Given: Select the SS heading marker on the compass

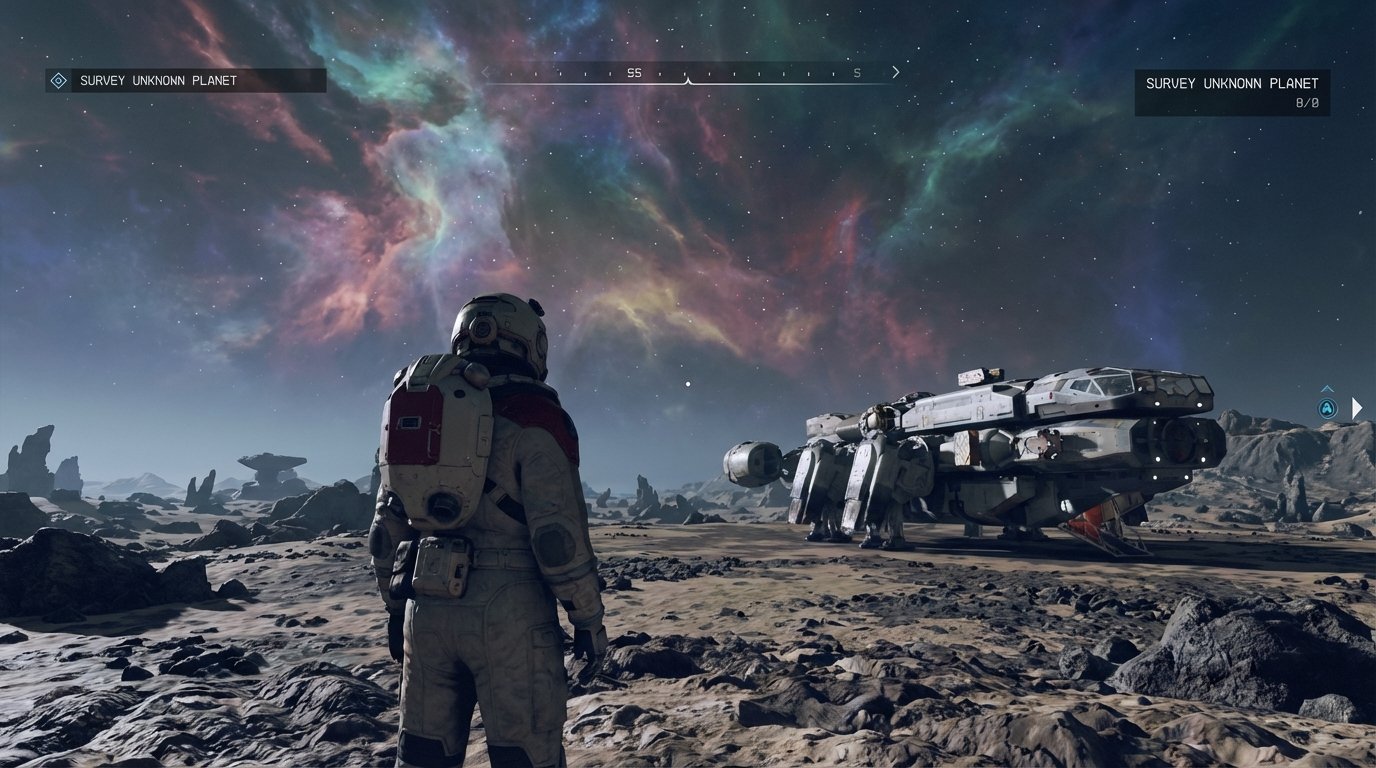Looking at the screenshot, I should [x=633, y=72].
